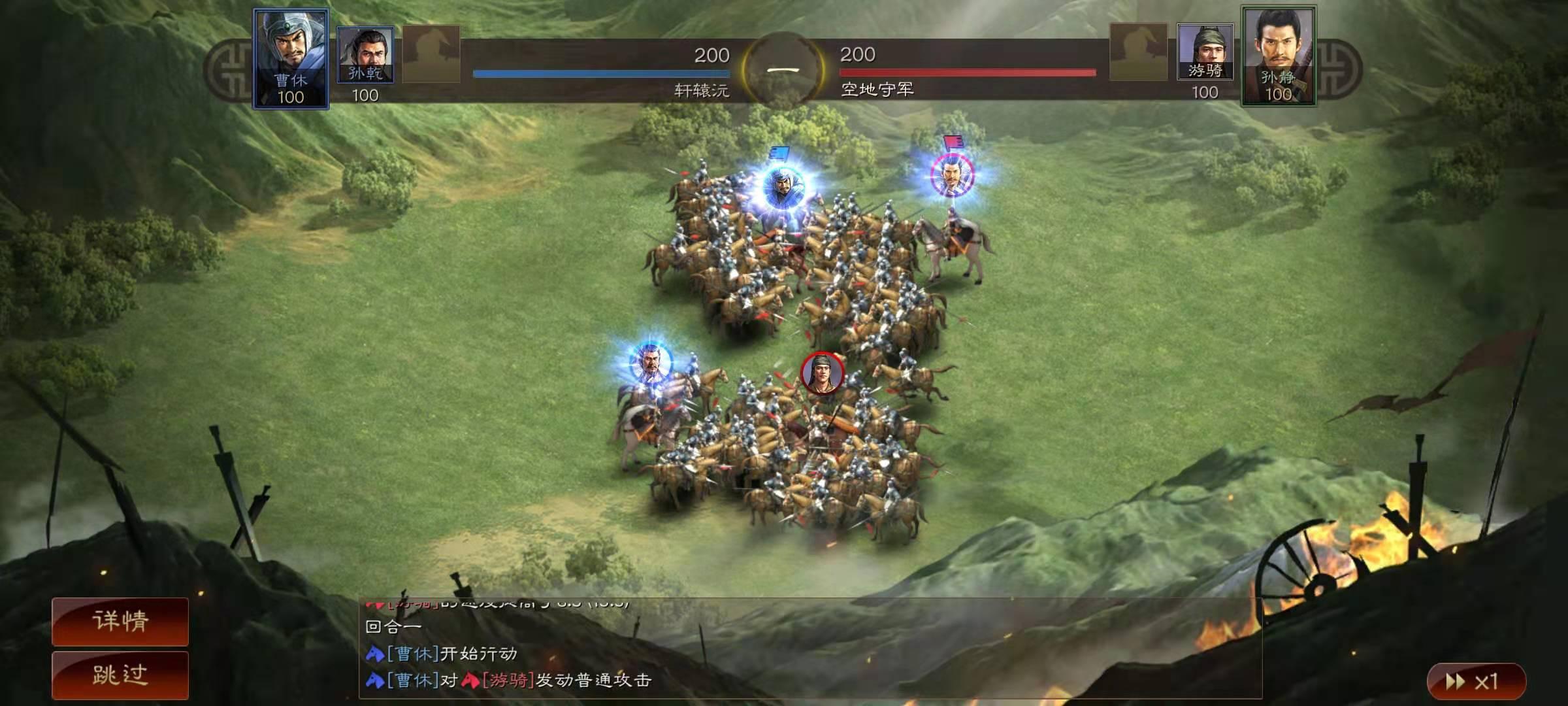Select the 孙静 enemy general portrait
The width and height of the screenshot is (1568, 706).
tap(1278, 56)
